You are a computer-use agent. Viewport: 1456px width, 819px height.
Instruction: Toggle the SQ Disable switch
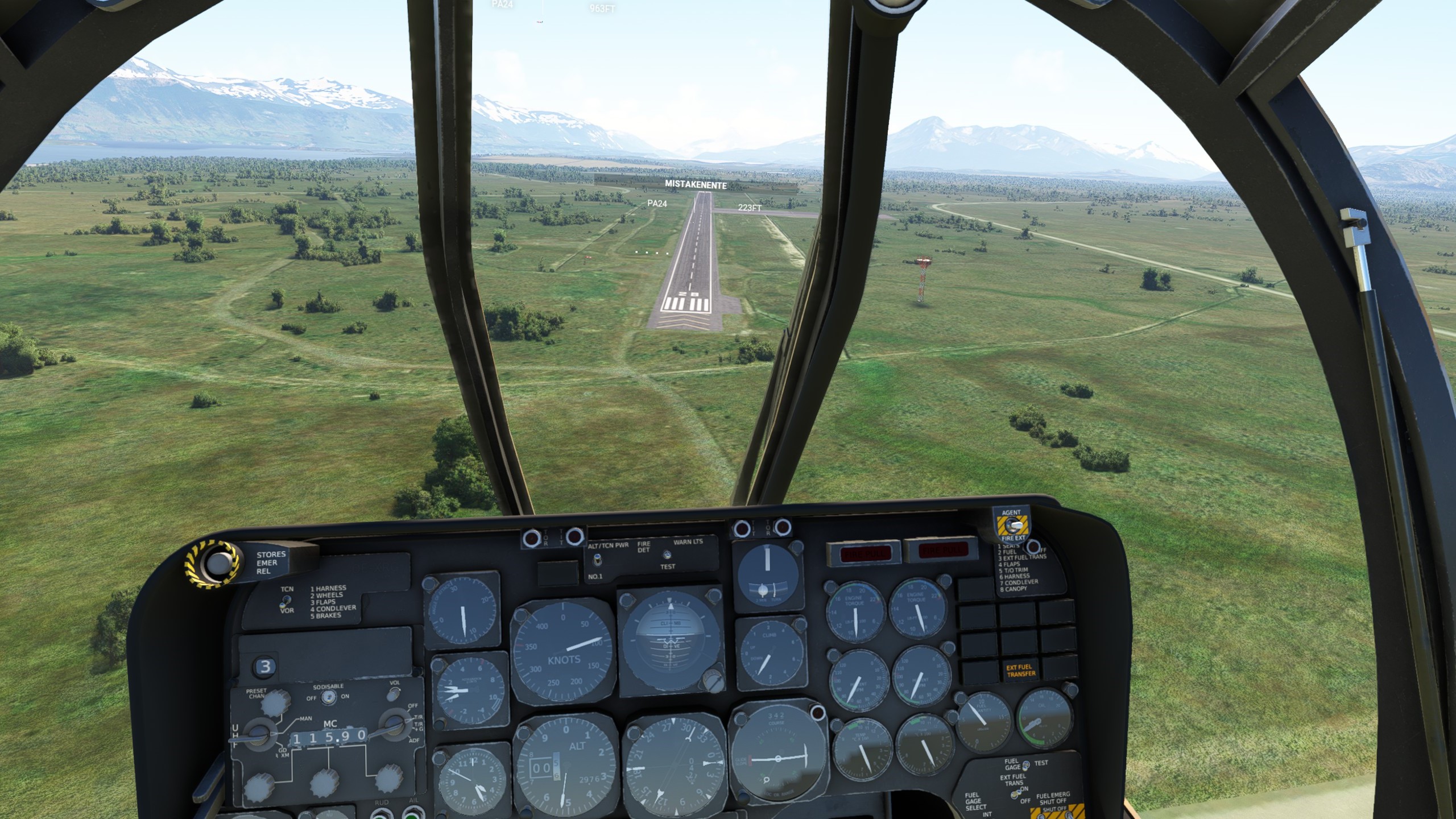tap(328, 697)
